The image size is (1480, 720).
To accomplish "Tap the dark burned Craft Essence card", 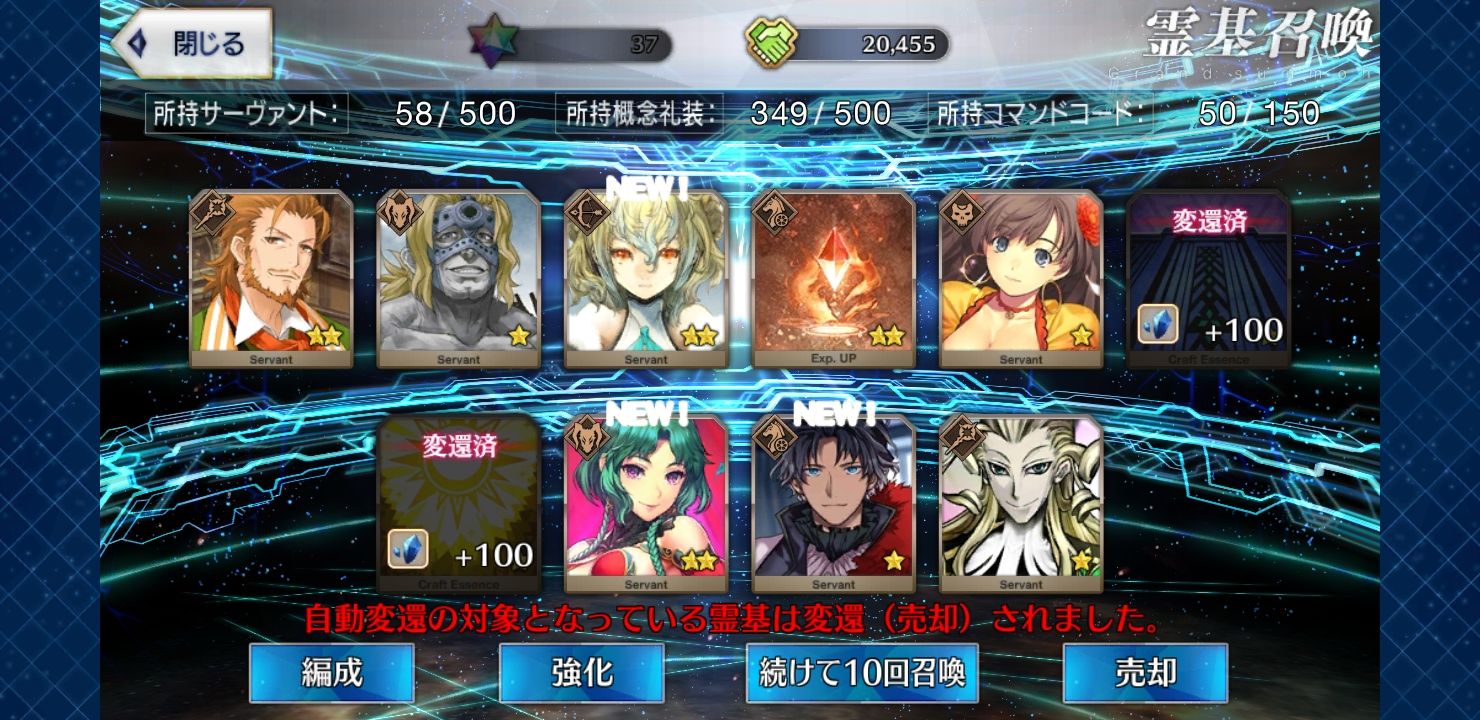I will pyautogui.click(x=1209, y=278).
